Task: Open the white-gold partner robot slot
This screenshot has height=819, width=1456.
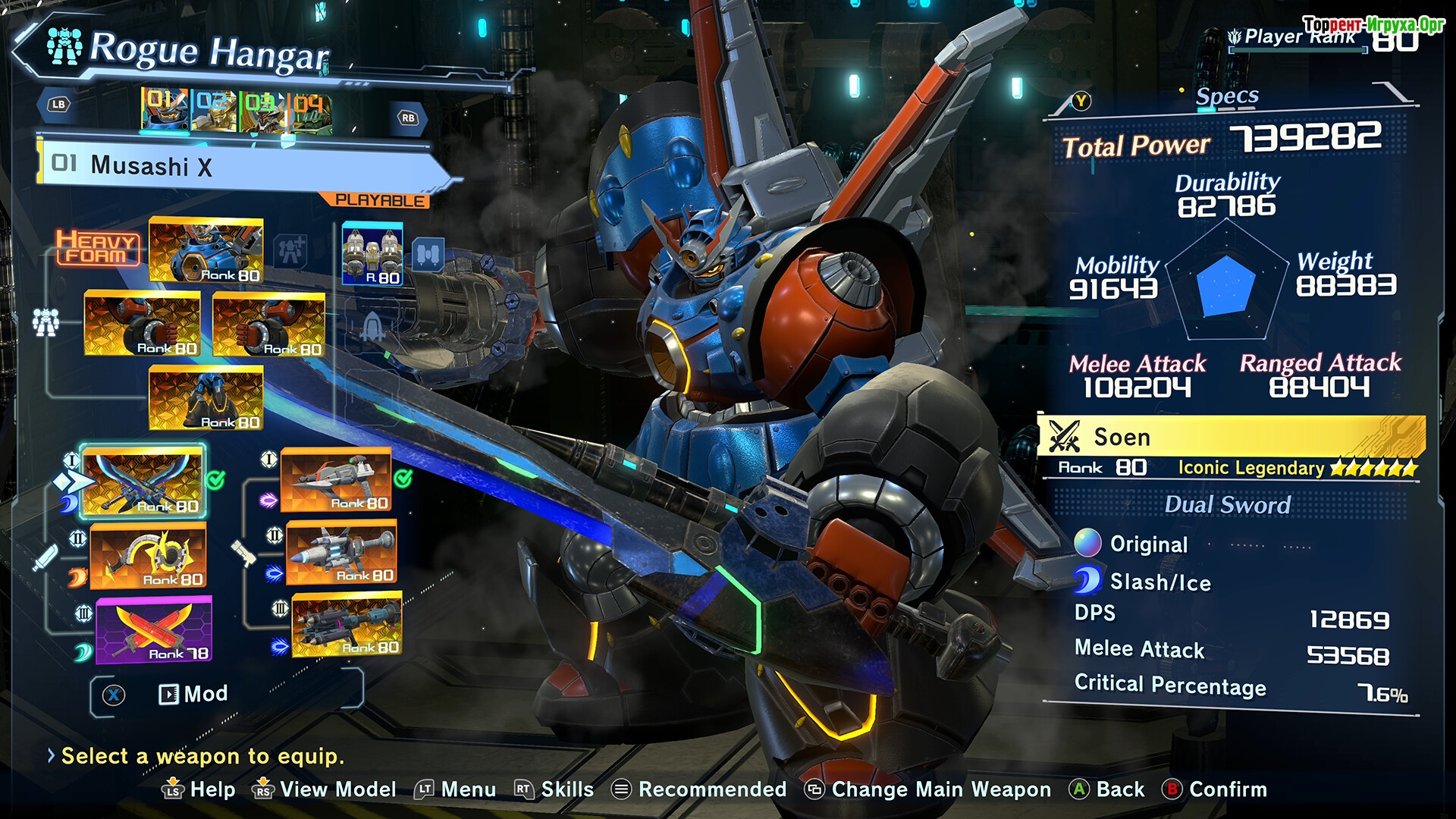Action: tap(372, 253)
